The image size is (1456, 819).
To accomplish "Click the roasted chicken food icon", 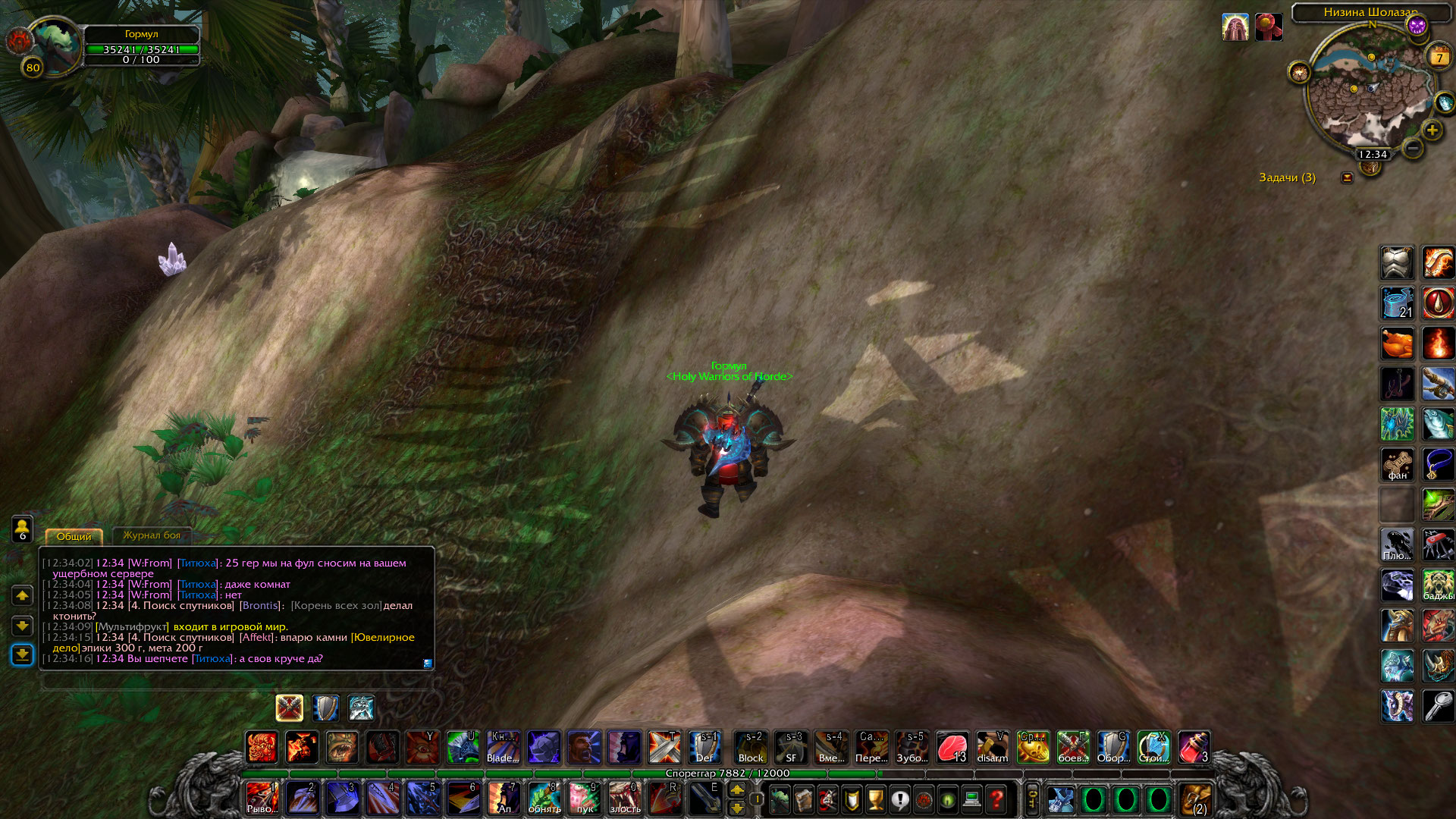I will pyautogui.click(x=1397, y=344).
